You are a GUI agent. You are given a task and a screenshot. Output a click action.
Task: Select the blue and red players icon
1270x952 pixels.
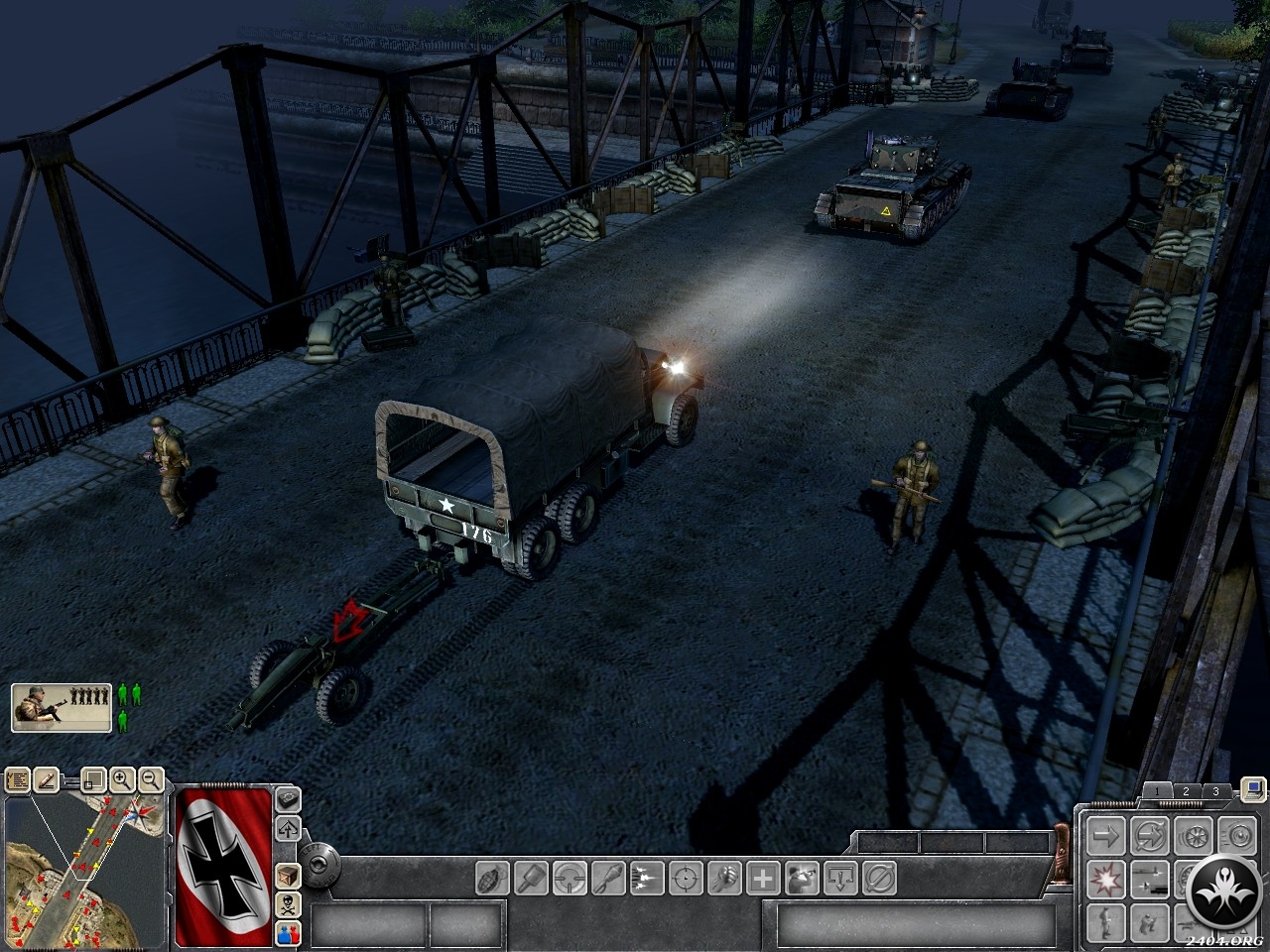288,931
